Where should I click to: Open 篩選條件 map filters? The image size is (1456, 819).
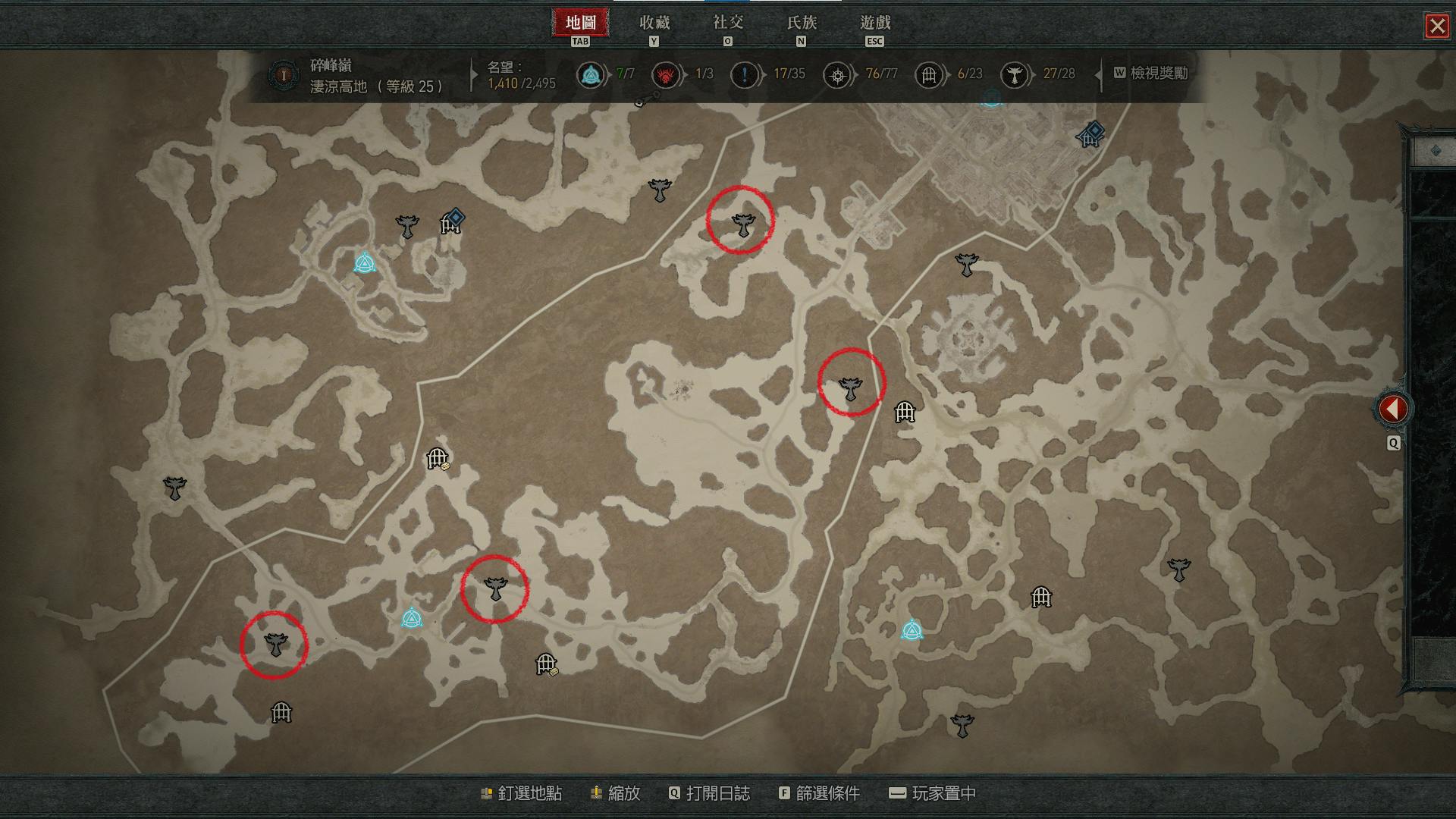point(819,793)
